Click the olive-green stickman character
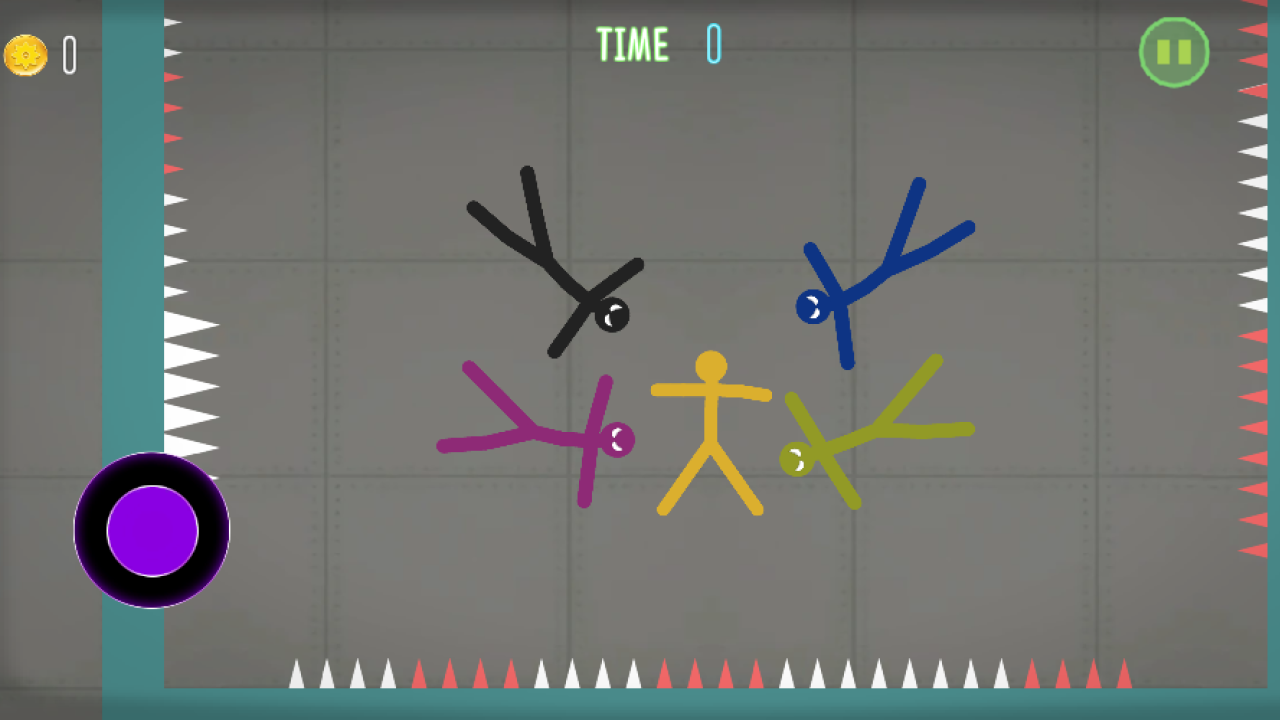The height and width of the screenshot is (720, 1280). click(x=880, y=430)
